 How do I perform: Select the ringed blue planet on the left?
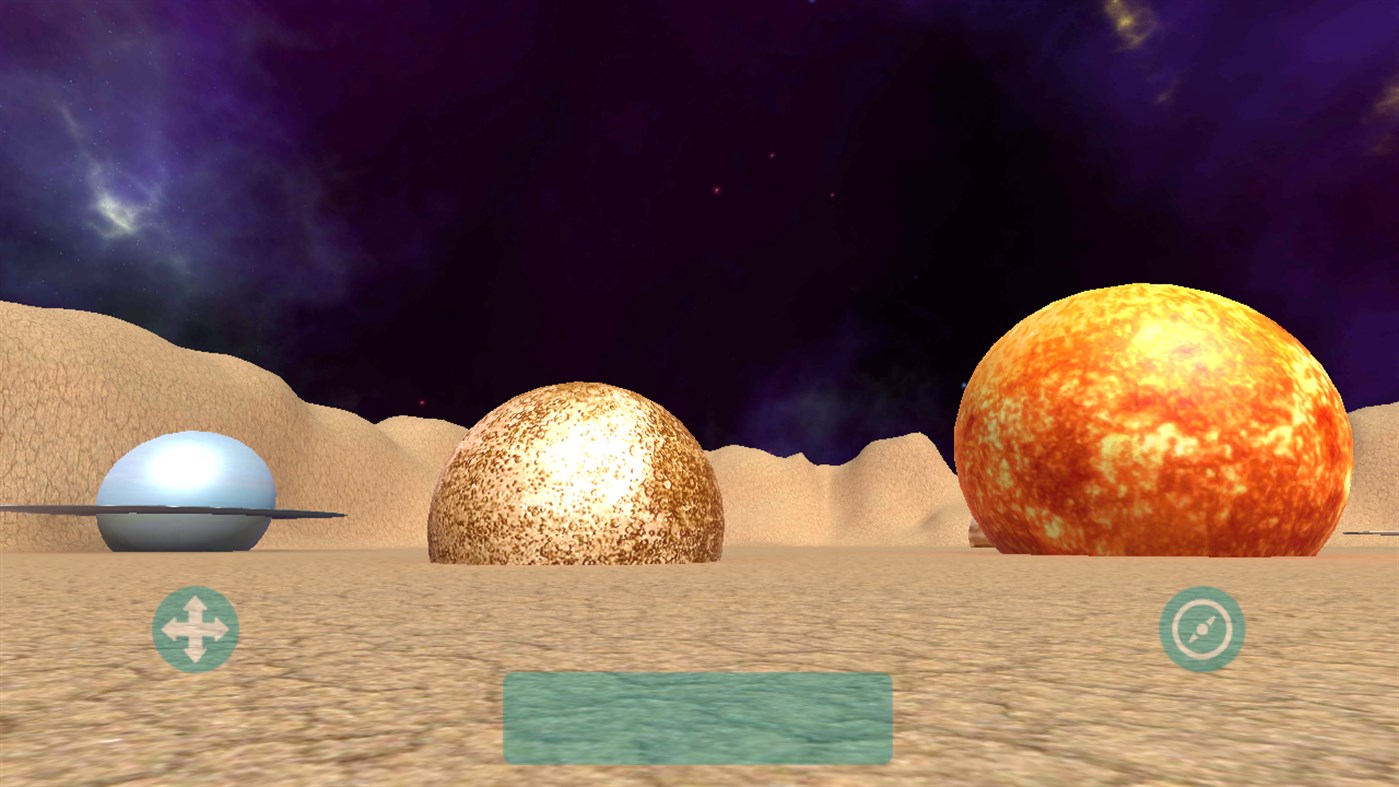click(x=185, y=490)
